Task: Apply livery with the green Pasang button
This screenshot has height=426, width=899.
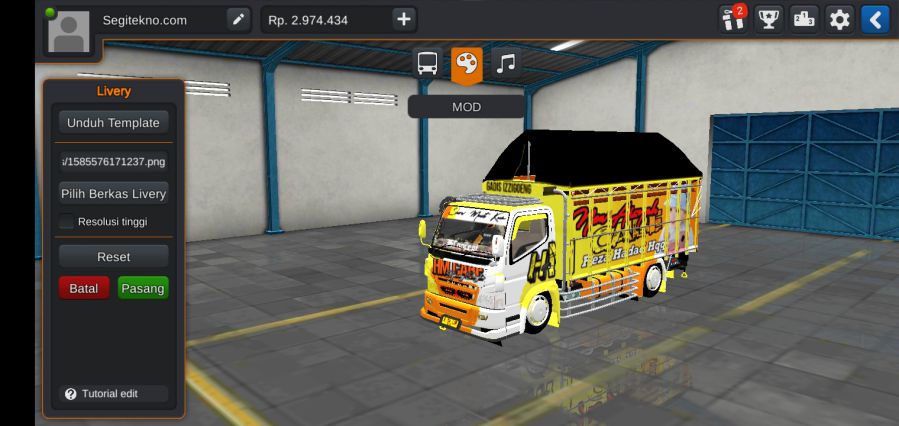Action: [143, 288]
